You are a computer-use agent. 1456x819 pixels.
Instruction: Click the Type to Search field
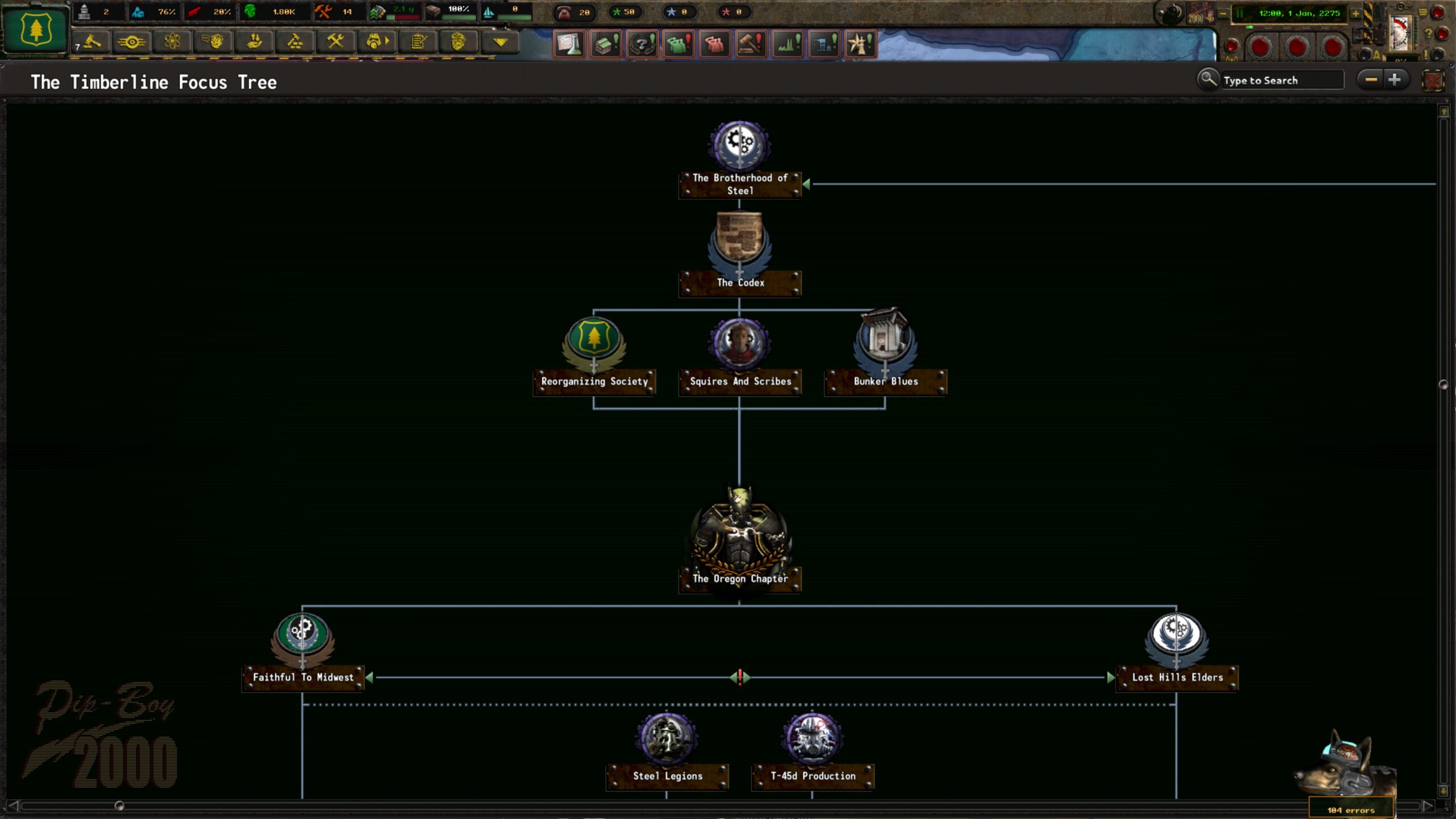tap(1281, 81)
